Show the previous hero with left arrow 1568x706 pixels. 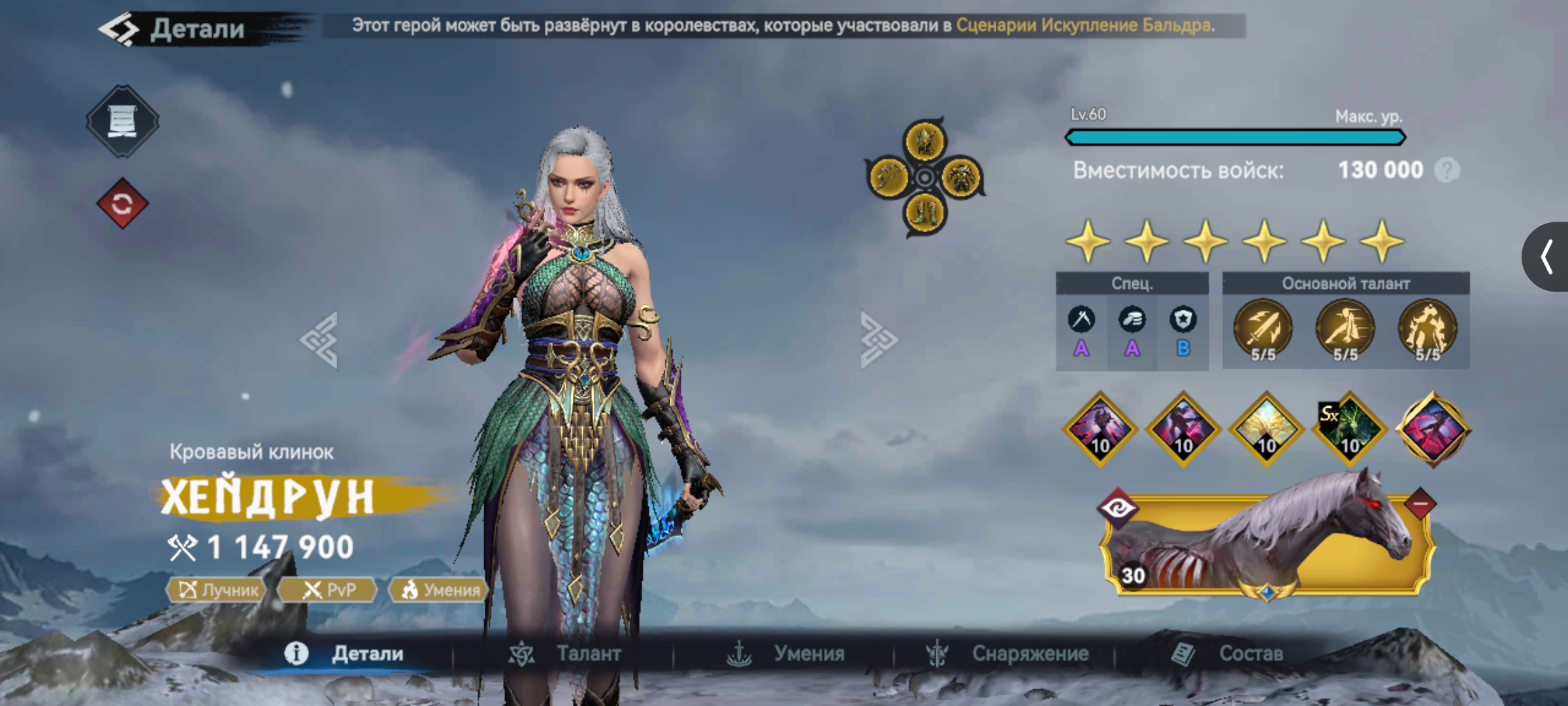click(319, 340)
